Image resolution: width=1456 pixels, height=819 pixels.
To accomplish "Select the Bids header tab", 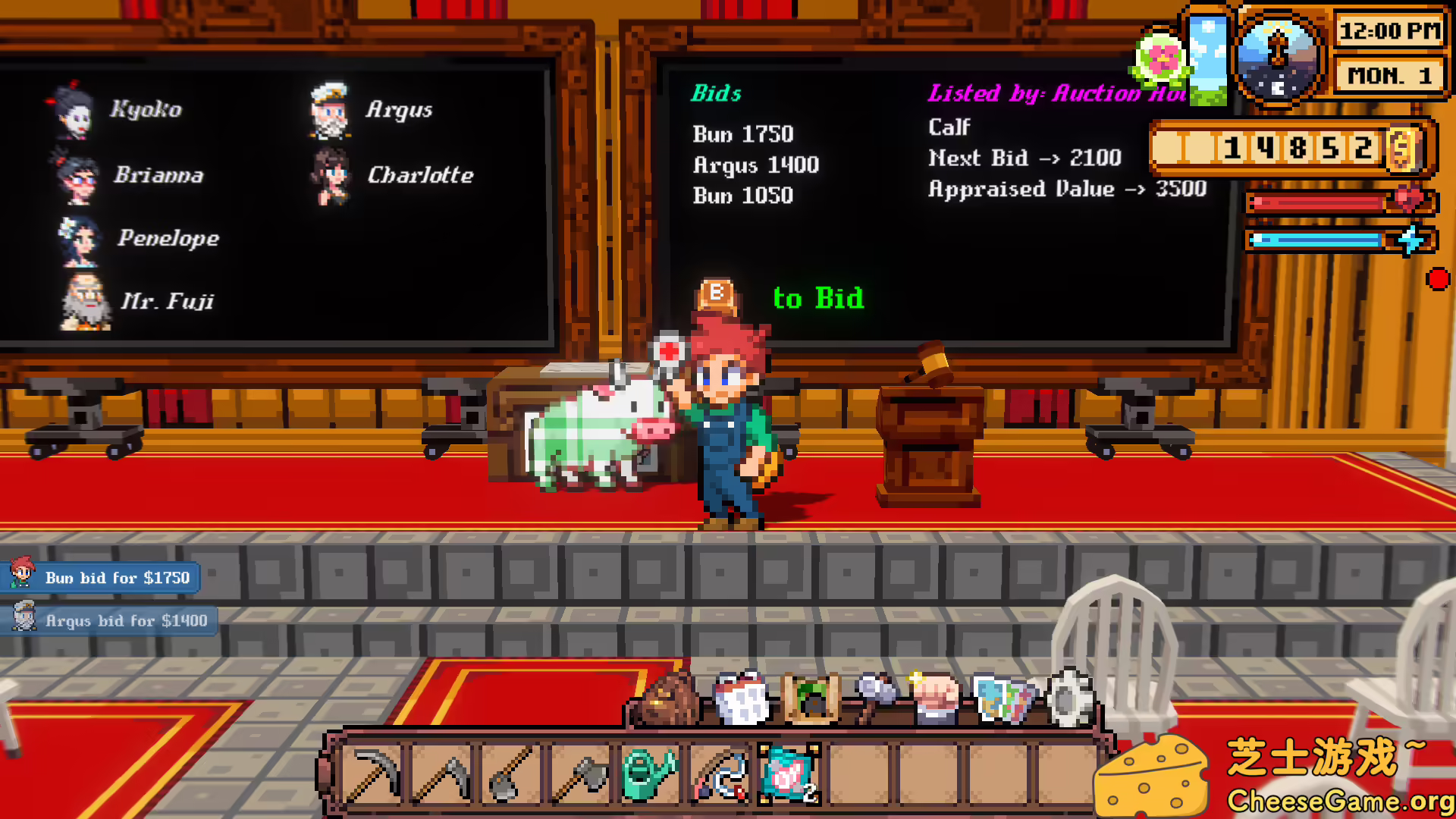I will 716,94.
